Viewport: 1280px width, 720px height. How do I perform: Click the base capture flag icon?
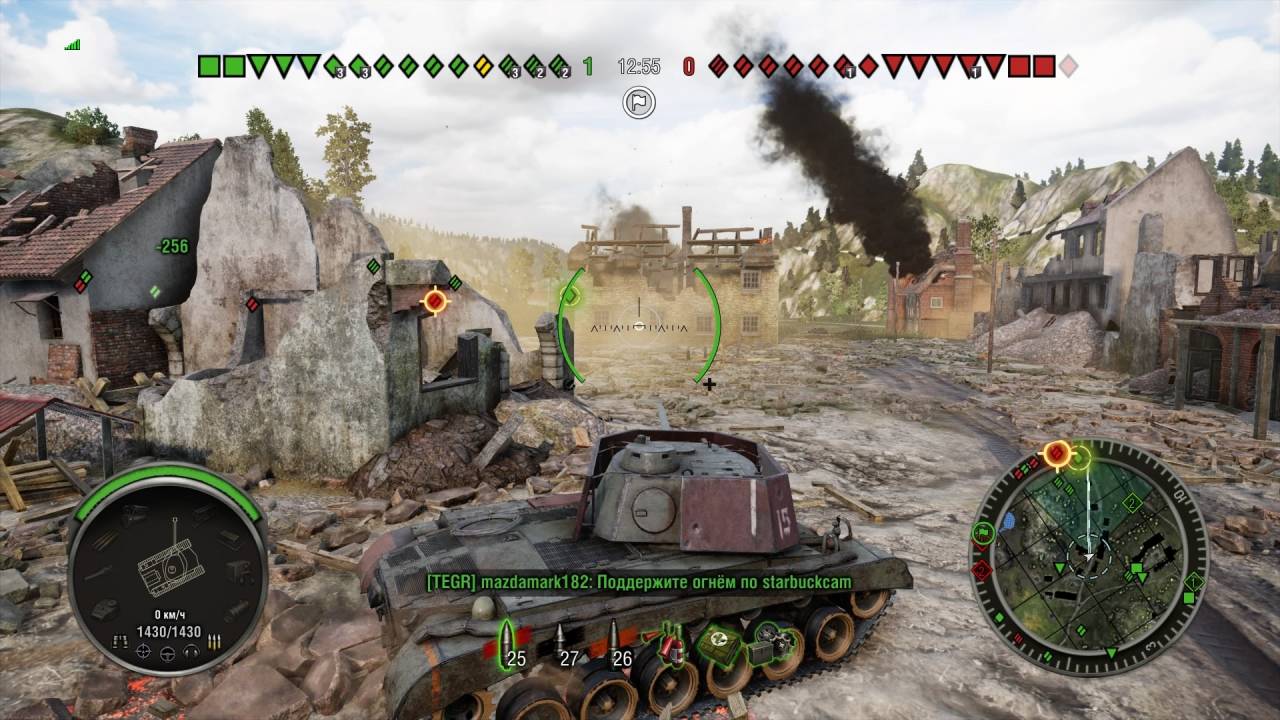639,101
